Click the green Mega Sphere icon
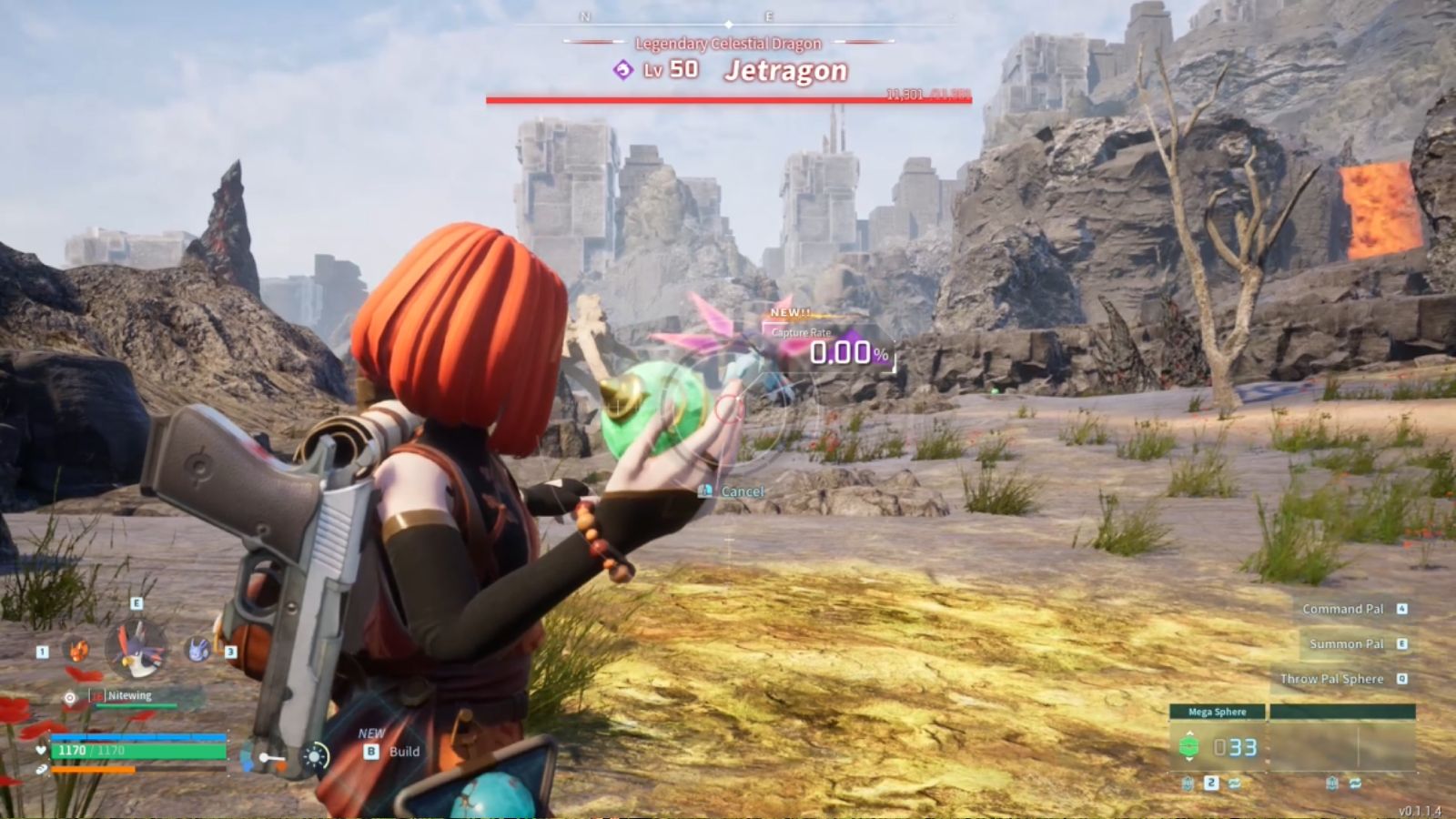The height and width of the screenshot is (819, 1456). coord(1190,746)
